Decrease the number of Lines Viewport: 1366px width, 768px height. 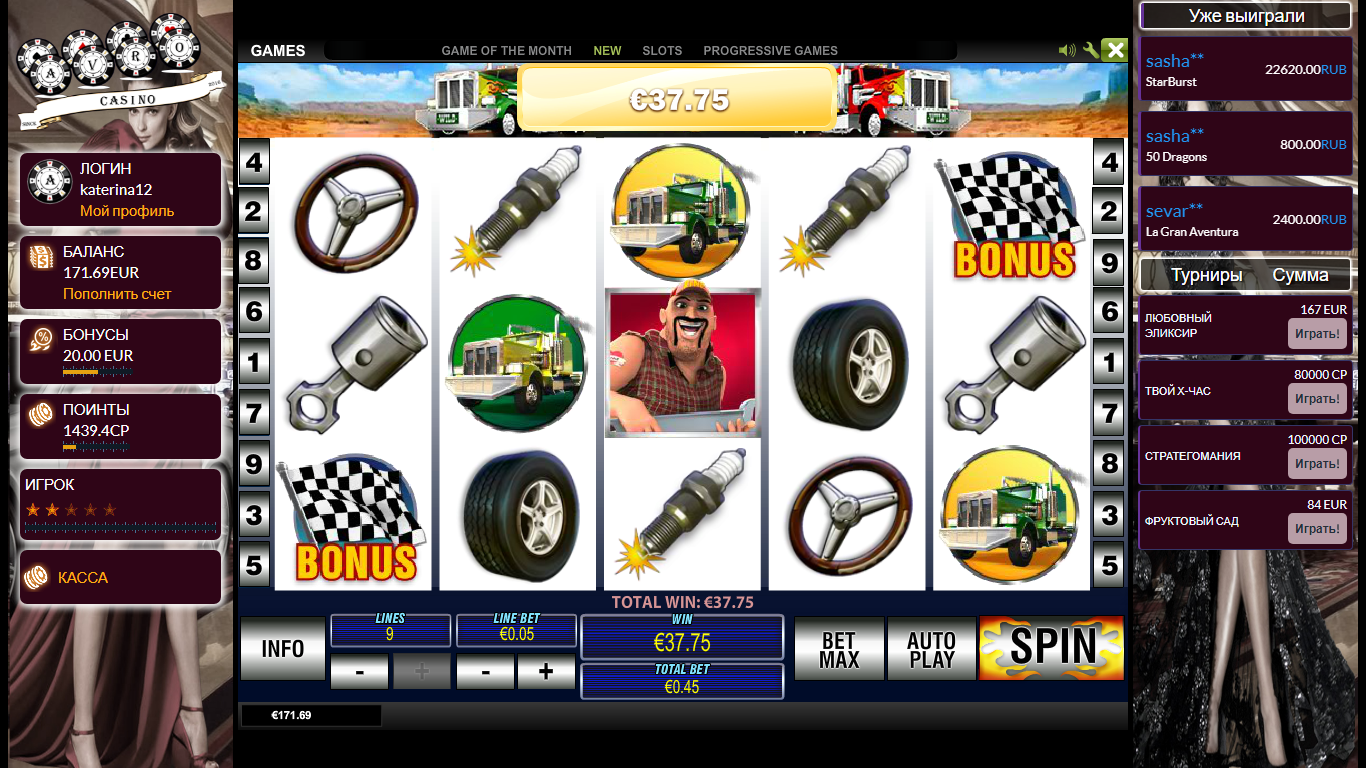(359, 673)
